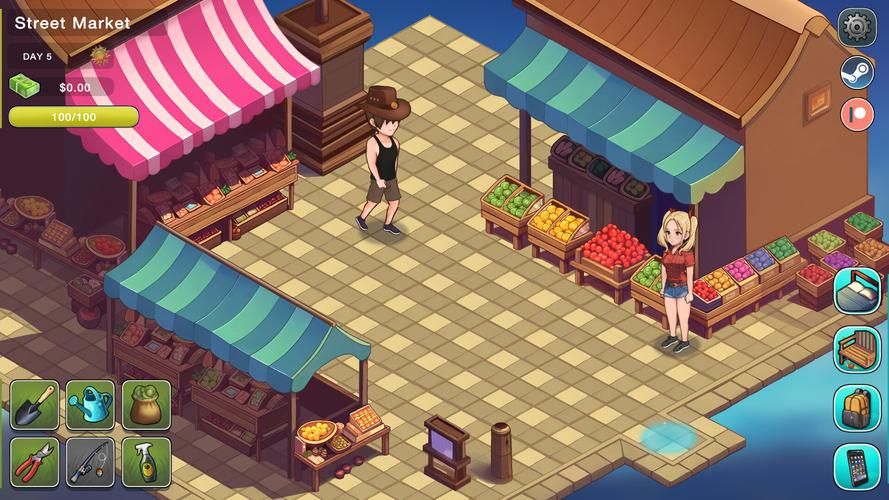The height and width of the screenshot is (500, 889).
Task: Select the blue watering can
Action: click(x=91, y=405)
